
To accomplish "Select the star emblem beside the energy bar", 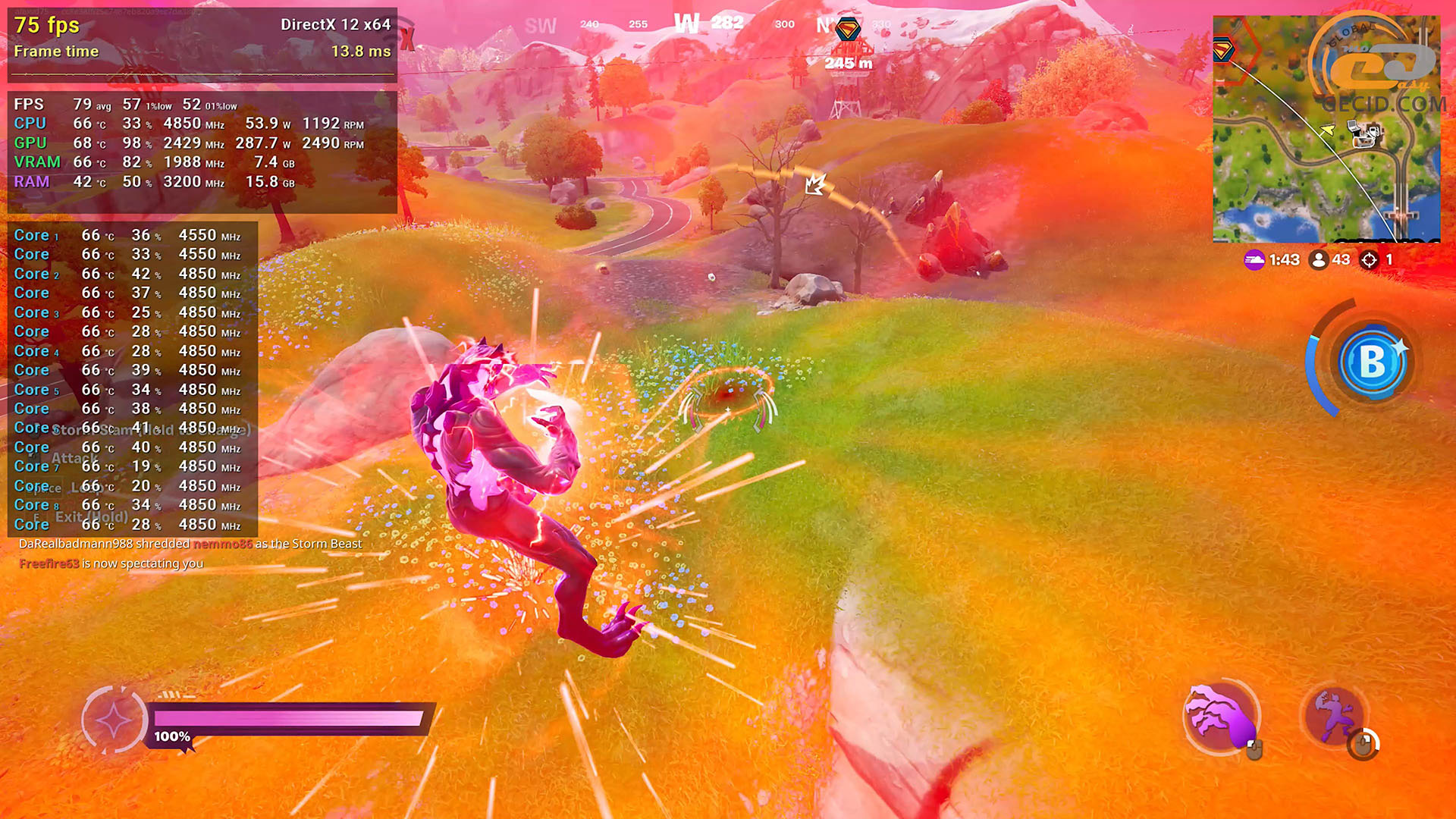I will pos(114,720).
